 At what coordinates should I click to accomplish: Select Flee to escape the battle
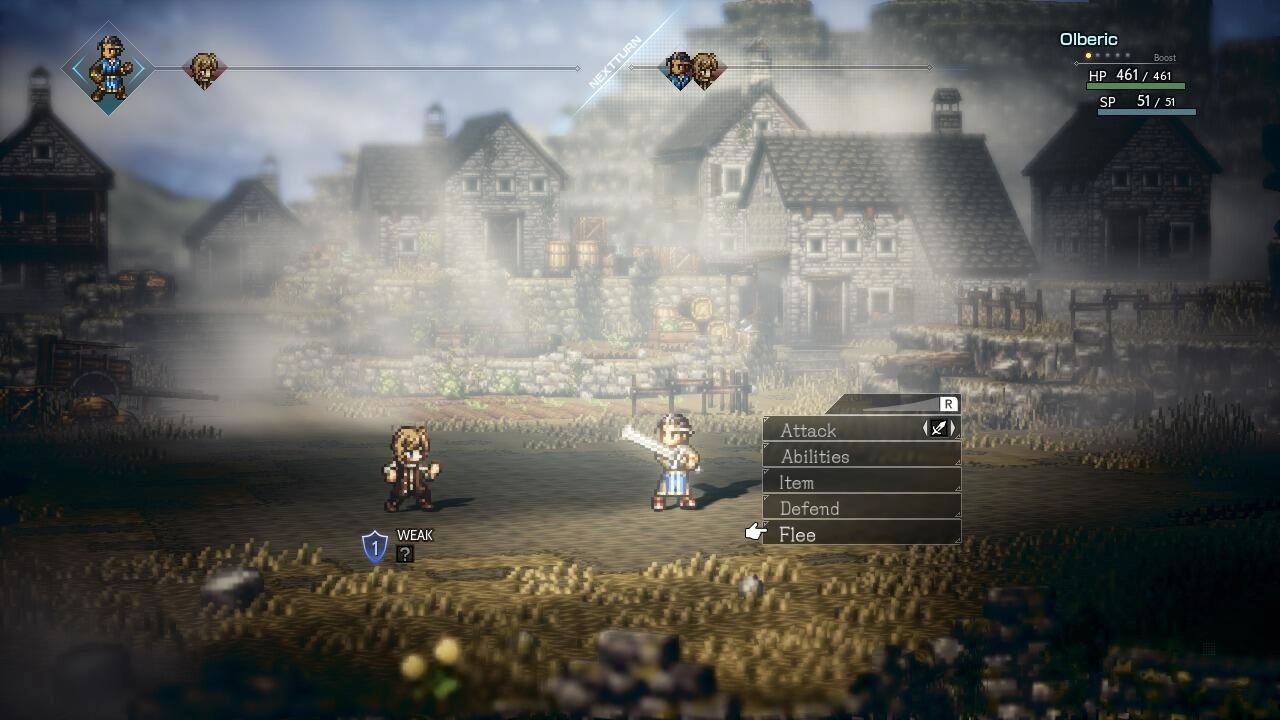(797, 534)
